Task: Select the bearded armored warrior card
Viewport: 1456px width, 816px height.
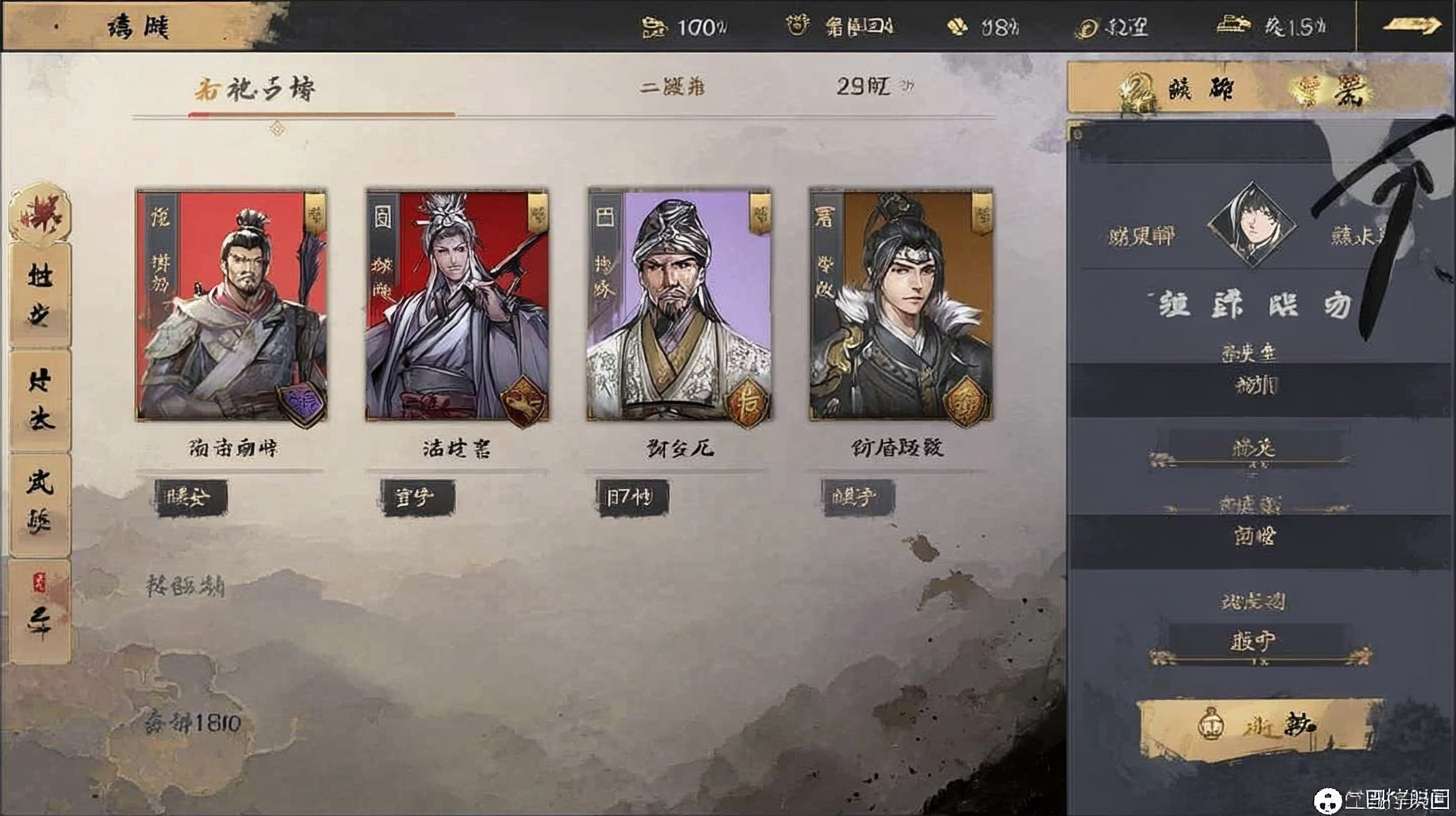Action: pos(231,305)
